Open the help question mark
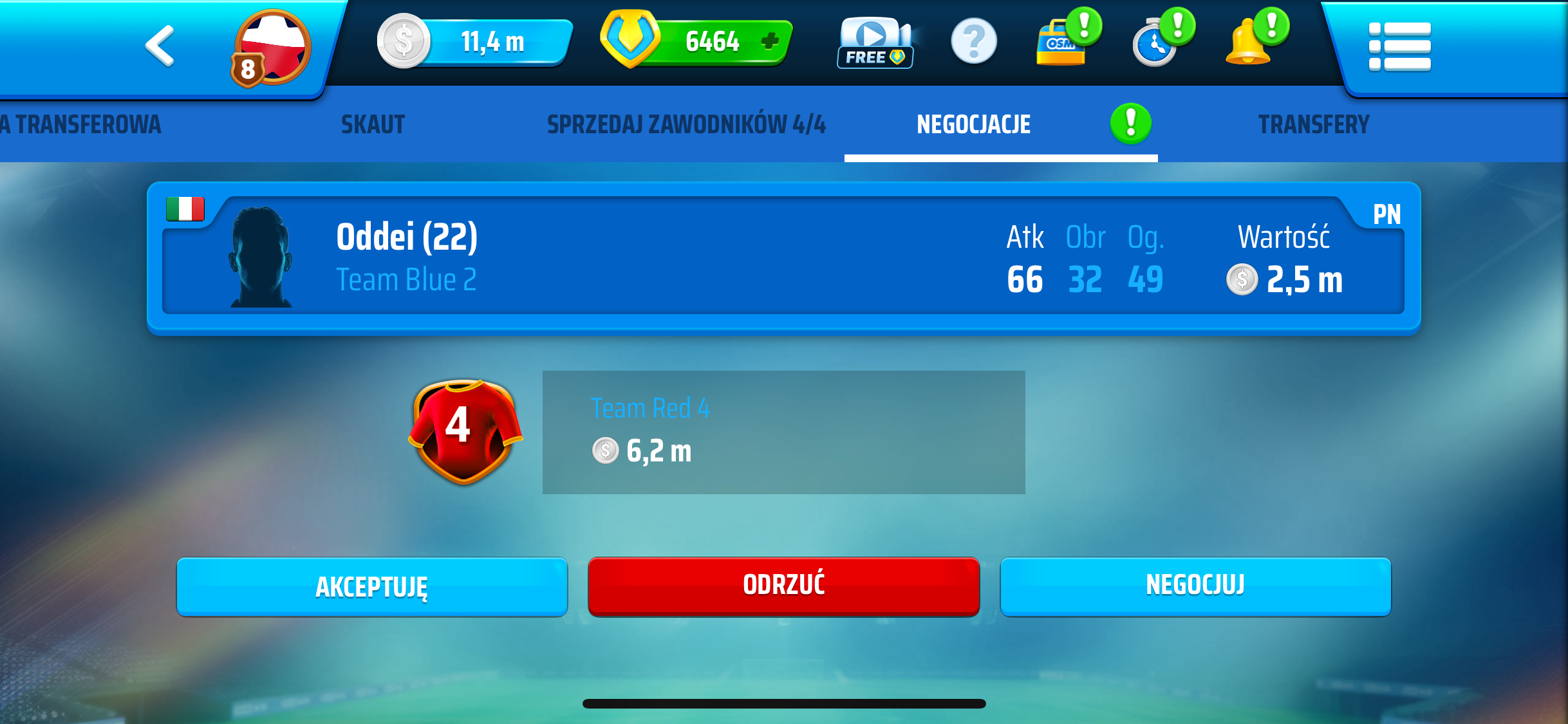The image size is (1568, 724). [x=973, y=42]
